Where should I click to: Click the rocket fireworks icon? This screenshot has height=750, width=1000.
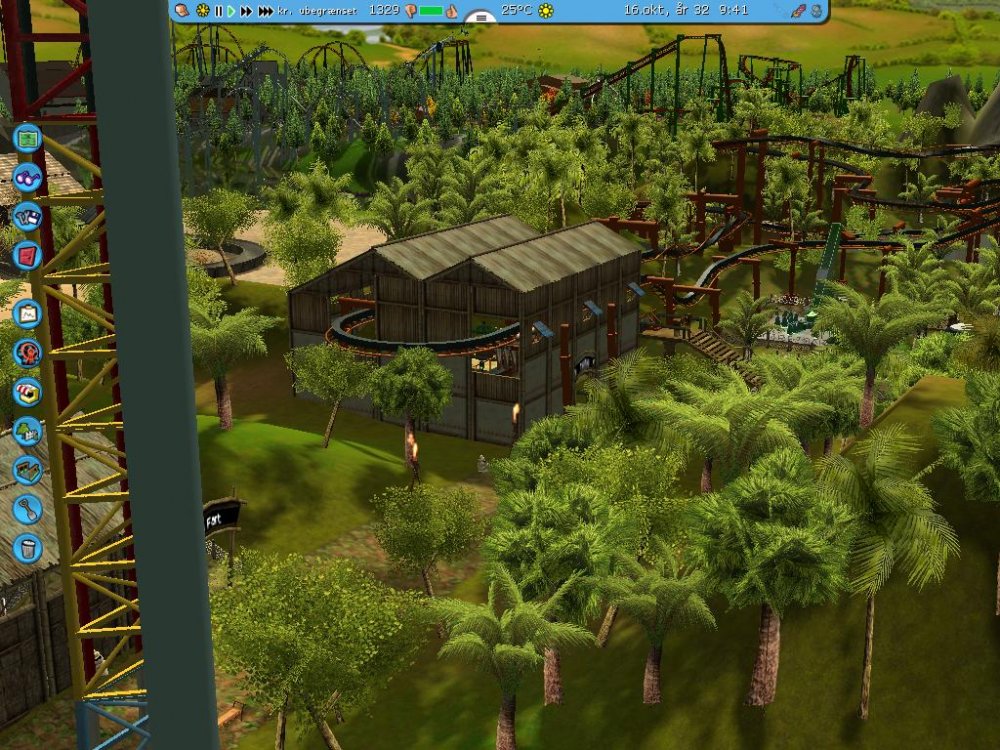coord(798,10)
